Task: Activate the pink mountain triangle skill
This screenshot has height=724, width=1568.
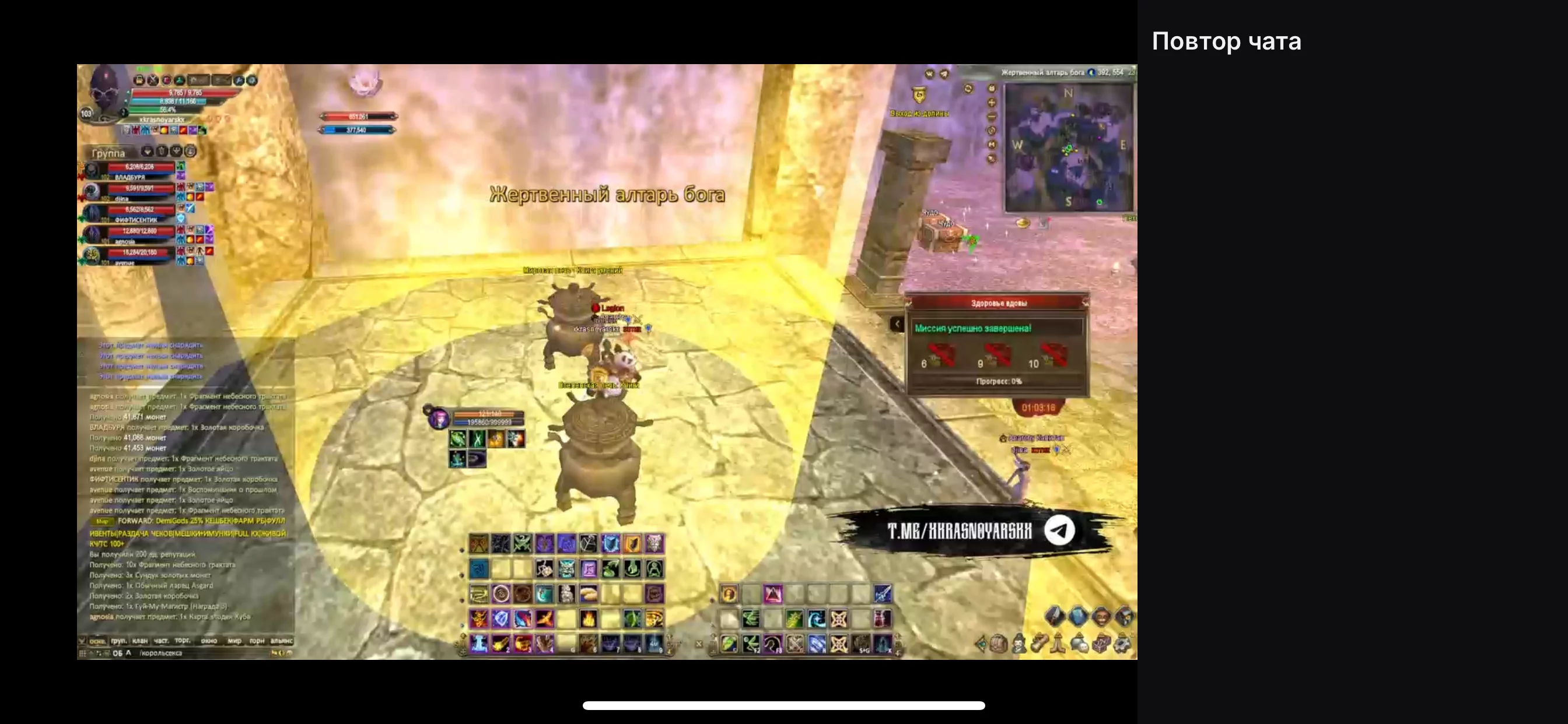Action: [x=772, y=594]
